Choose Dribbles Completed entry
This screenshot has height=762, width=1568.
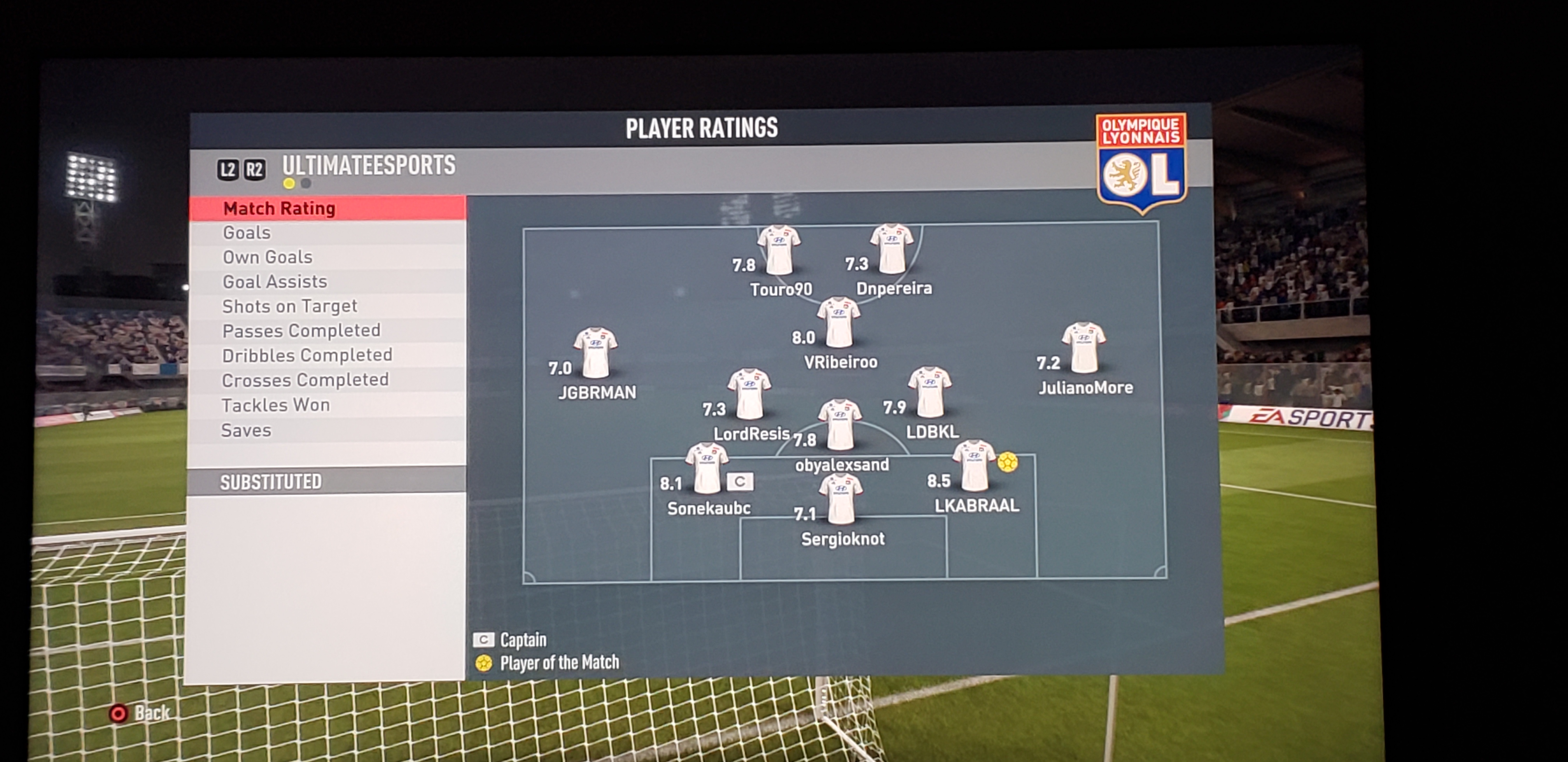coord(307,355)
